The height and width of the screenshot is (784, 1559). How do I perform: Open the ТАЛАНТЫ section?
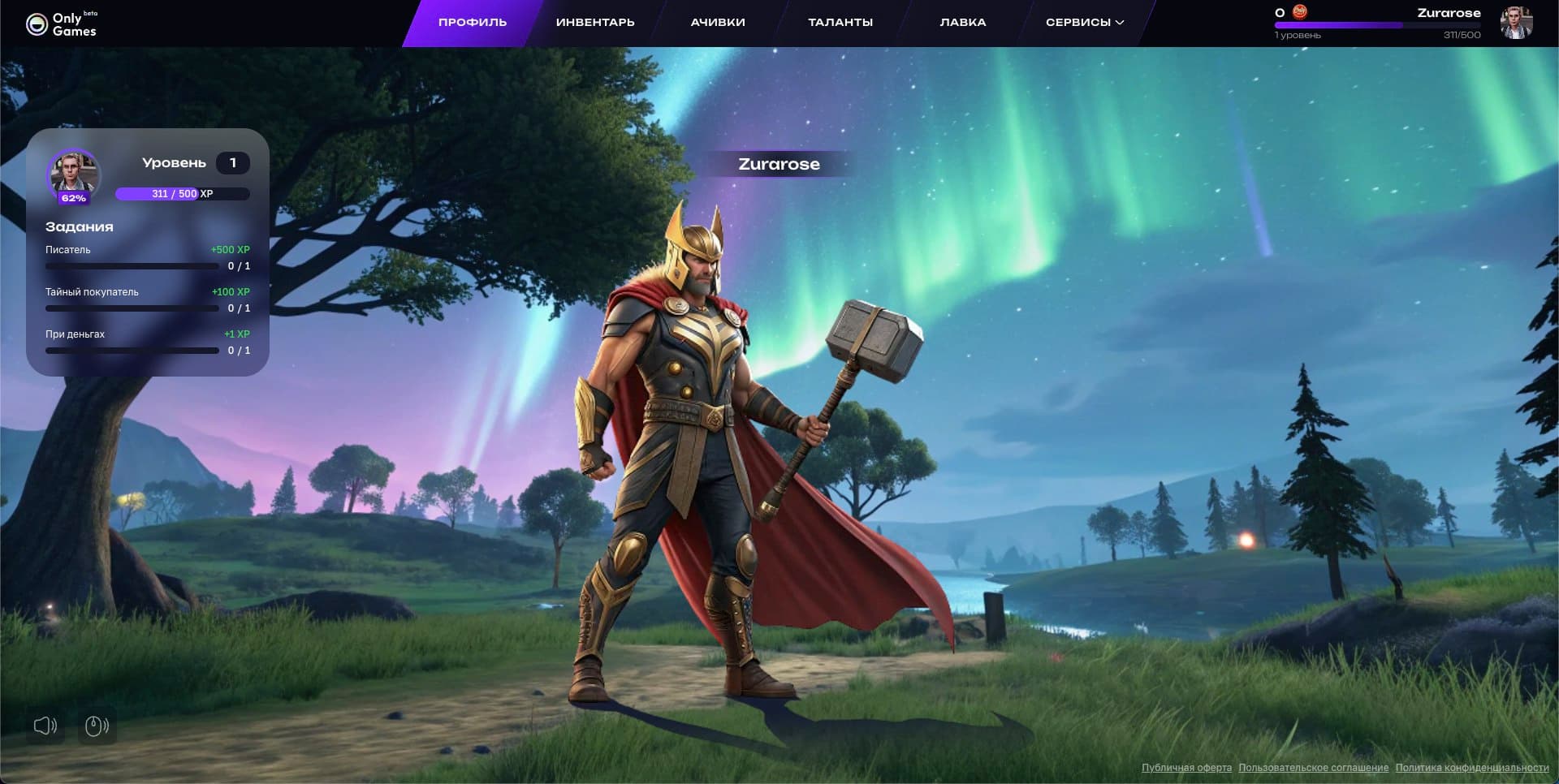pos(840,22)
